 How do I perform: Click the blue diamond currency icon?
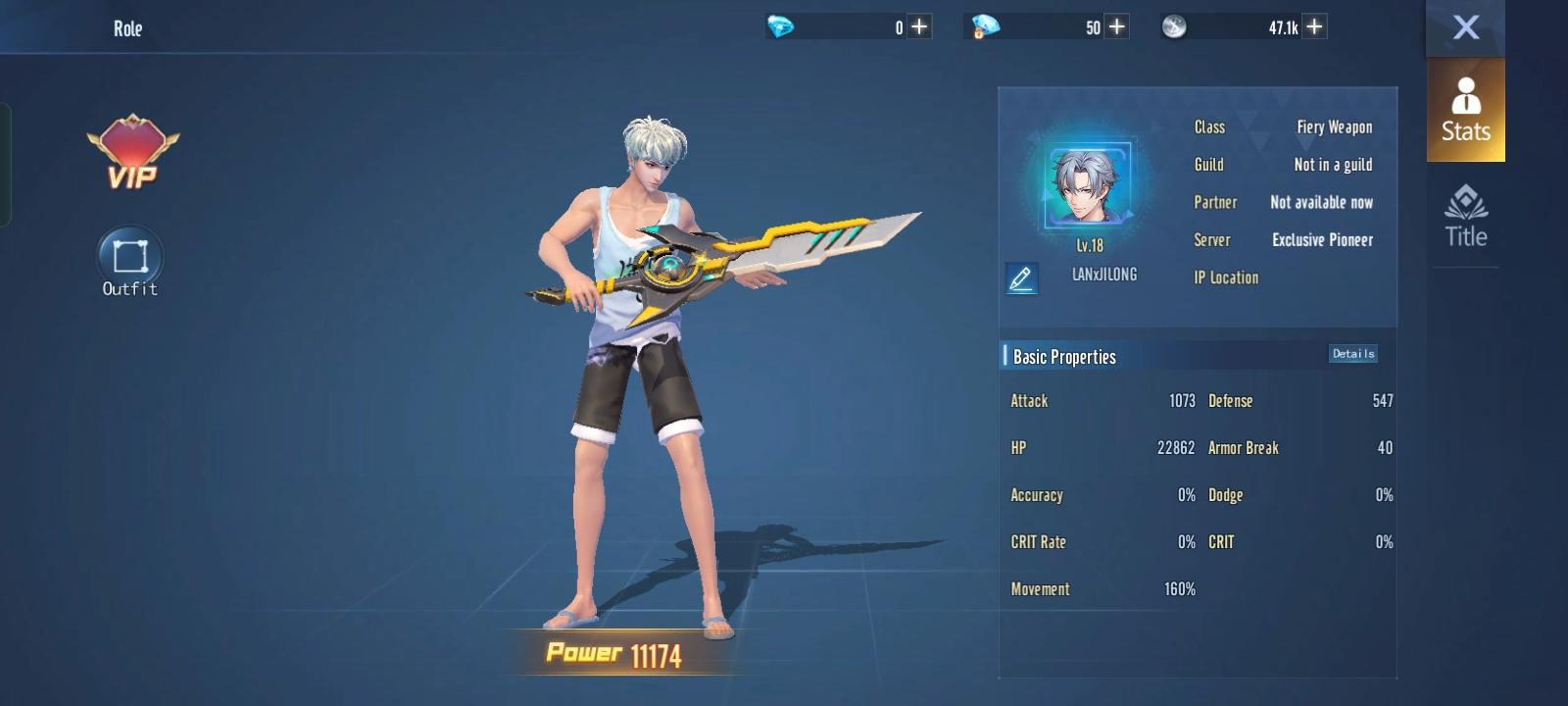coord(779,26)
